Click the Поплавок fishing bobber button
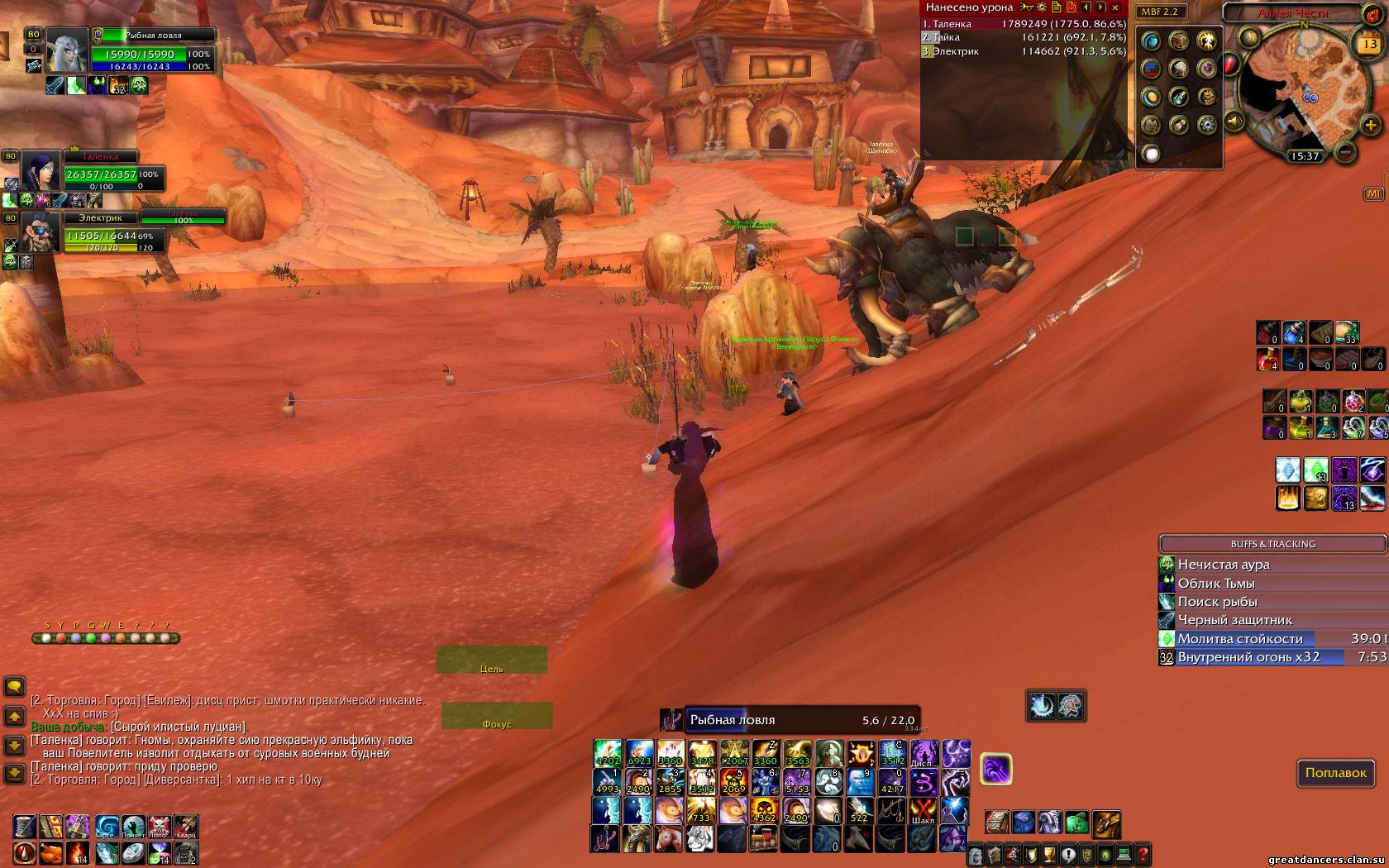 click(1335, 773)
